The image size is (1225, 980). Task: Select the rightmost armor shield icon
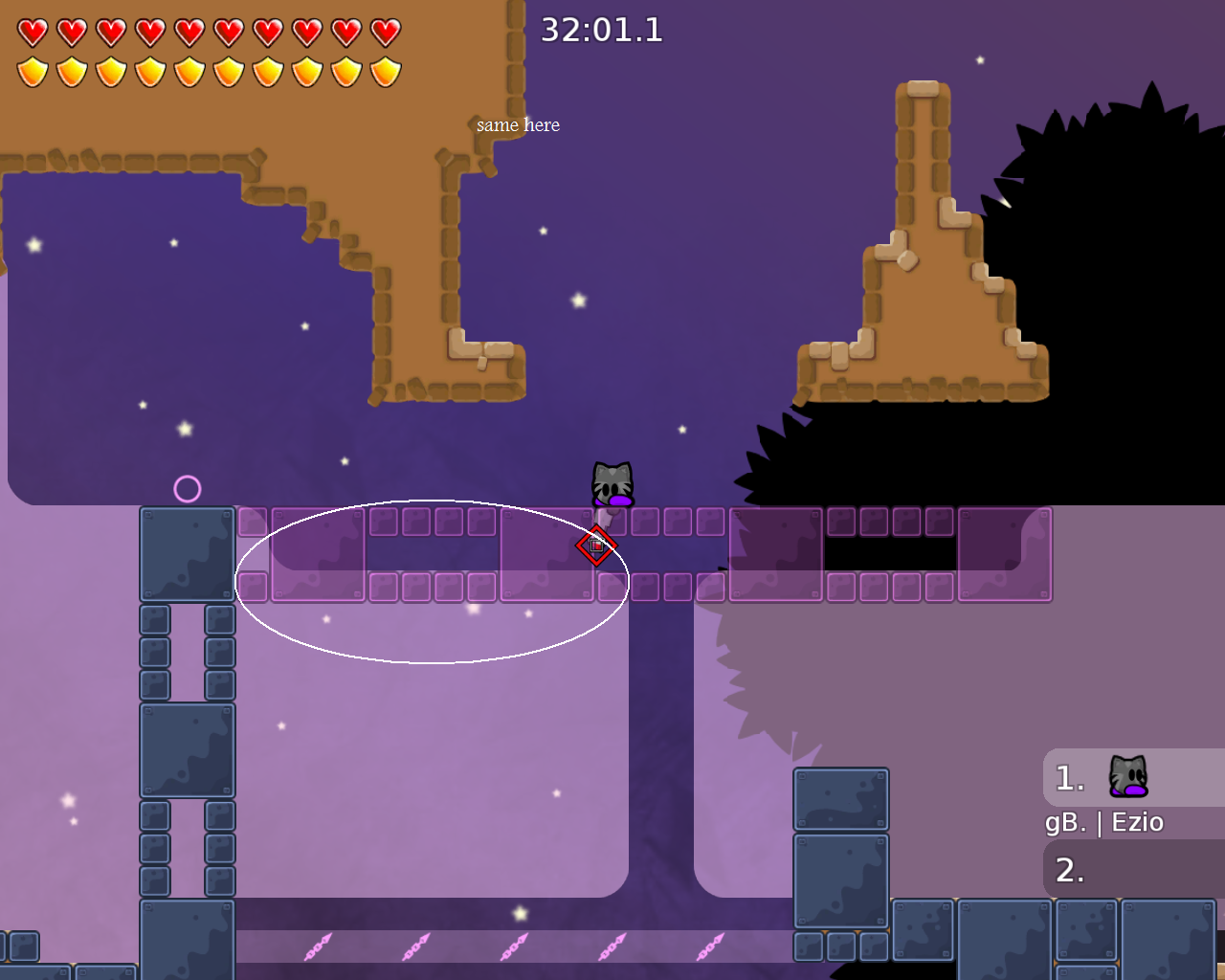pos(387,71)
